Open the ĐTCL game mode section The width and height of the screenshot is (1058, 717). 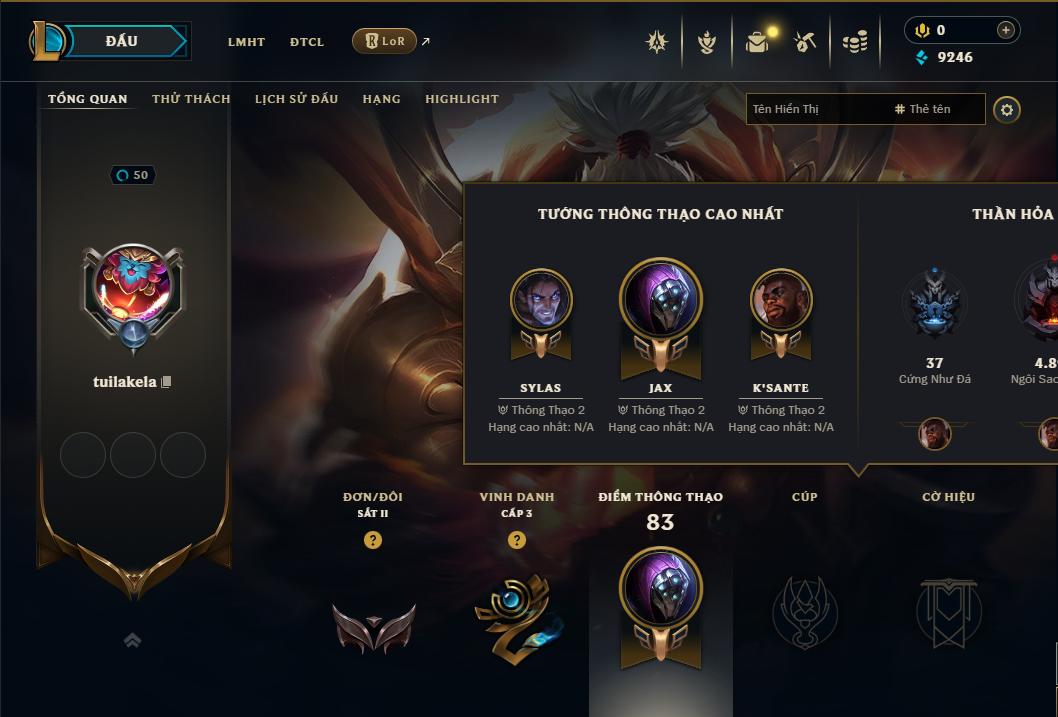click(307, 42)
